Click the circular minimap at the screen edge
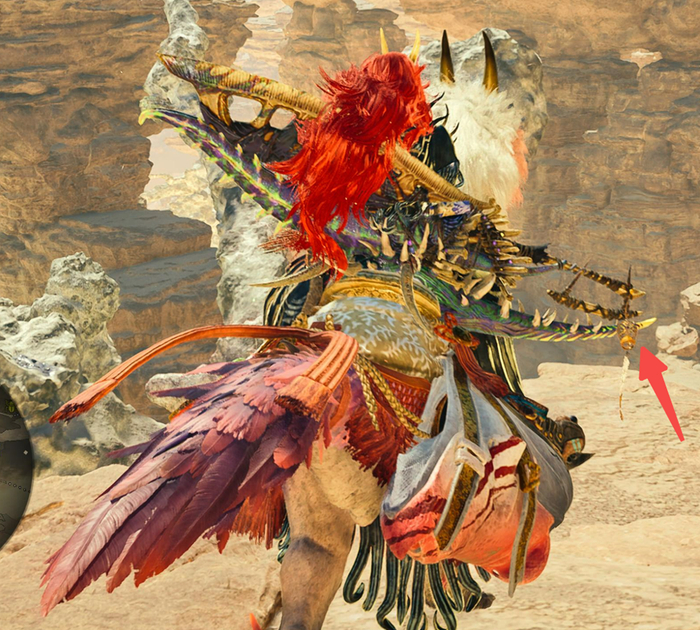This screenshot has height=630, width=700. point(12,465)
